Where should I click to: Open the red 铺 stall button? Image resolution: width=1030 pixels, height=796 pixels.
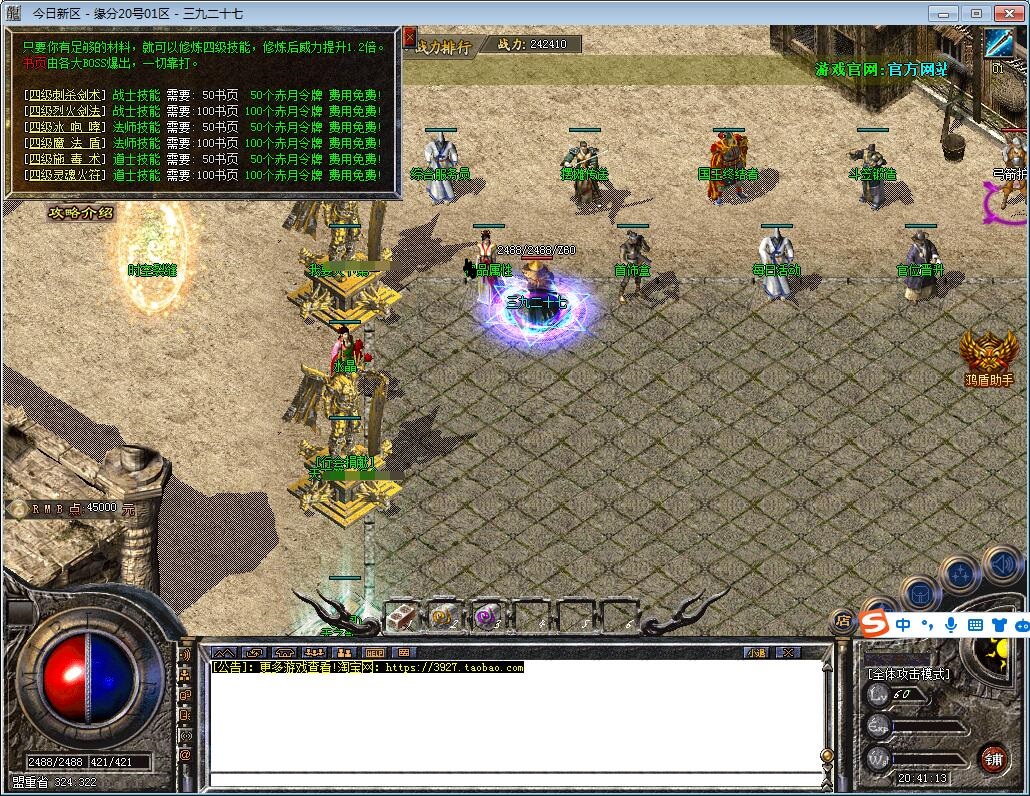point(992,757)
